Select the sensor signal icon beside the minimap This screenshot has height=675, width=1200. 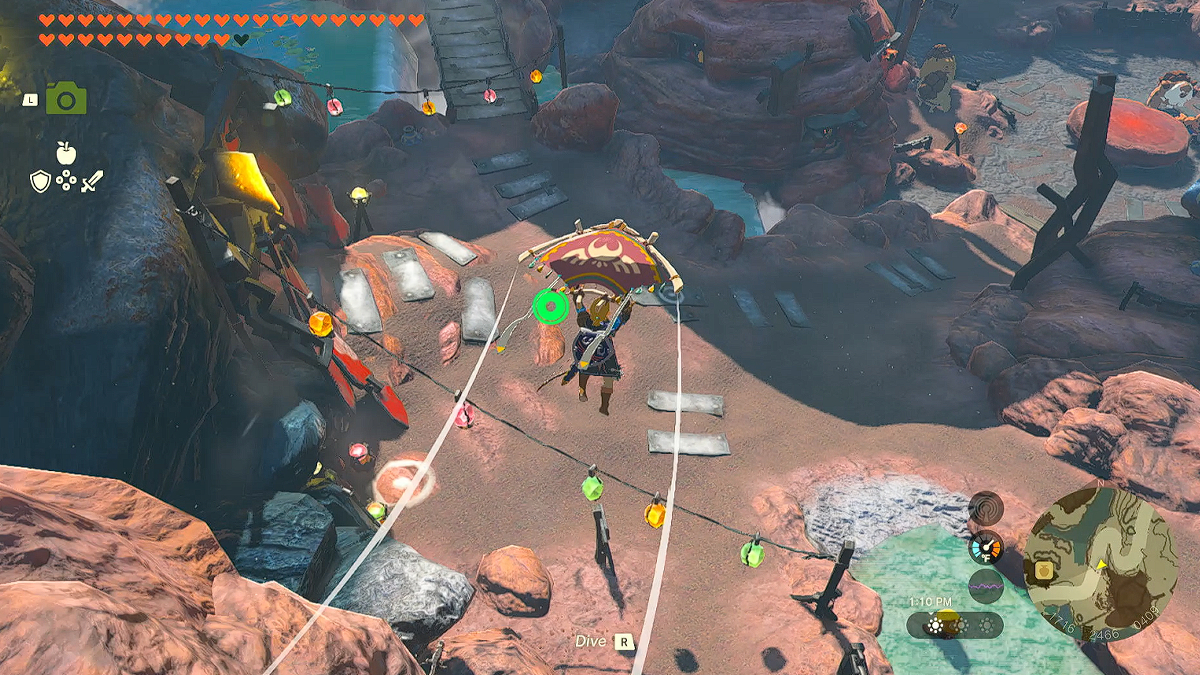pos(985,507)
